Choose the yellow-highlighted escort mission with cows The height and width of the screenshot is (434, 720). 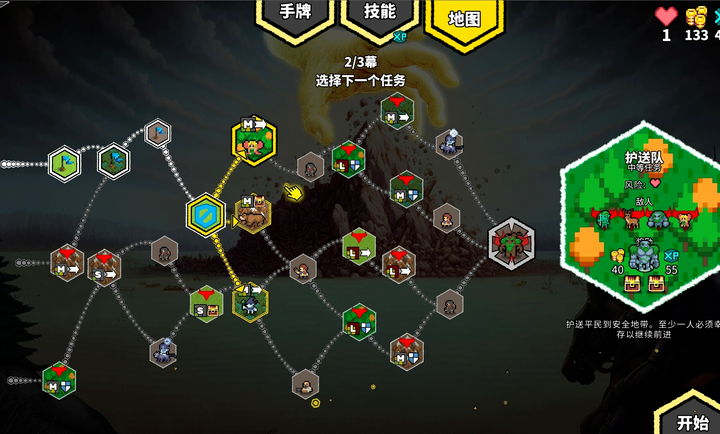(x=253, y=139)
